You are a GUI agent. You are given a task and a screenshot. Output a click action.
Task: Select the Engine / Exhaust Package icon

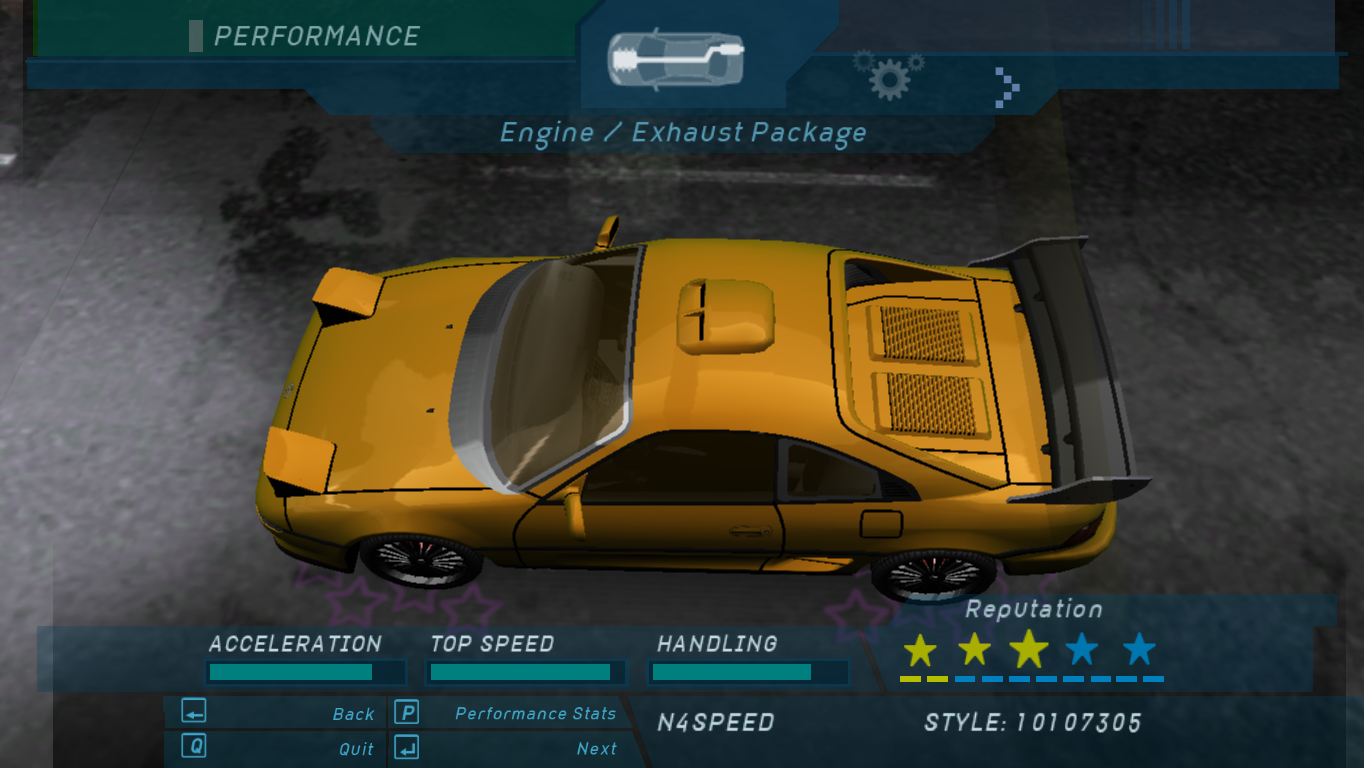coord(677,59)
